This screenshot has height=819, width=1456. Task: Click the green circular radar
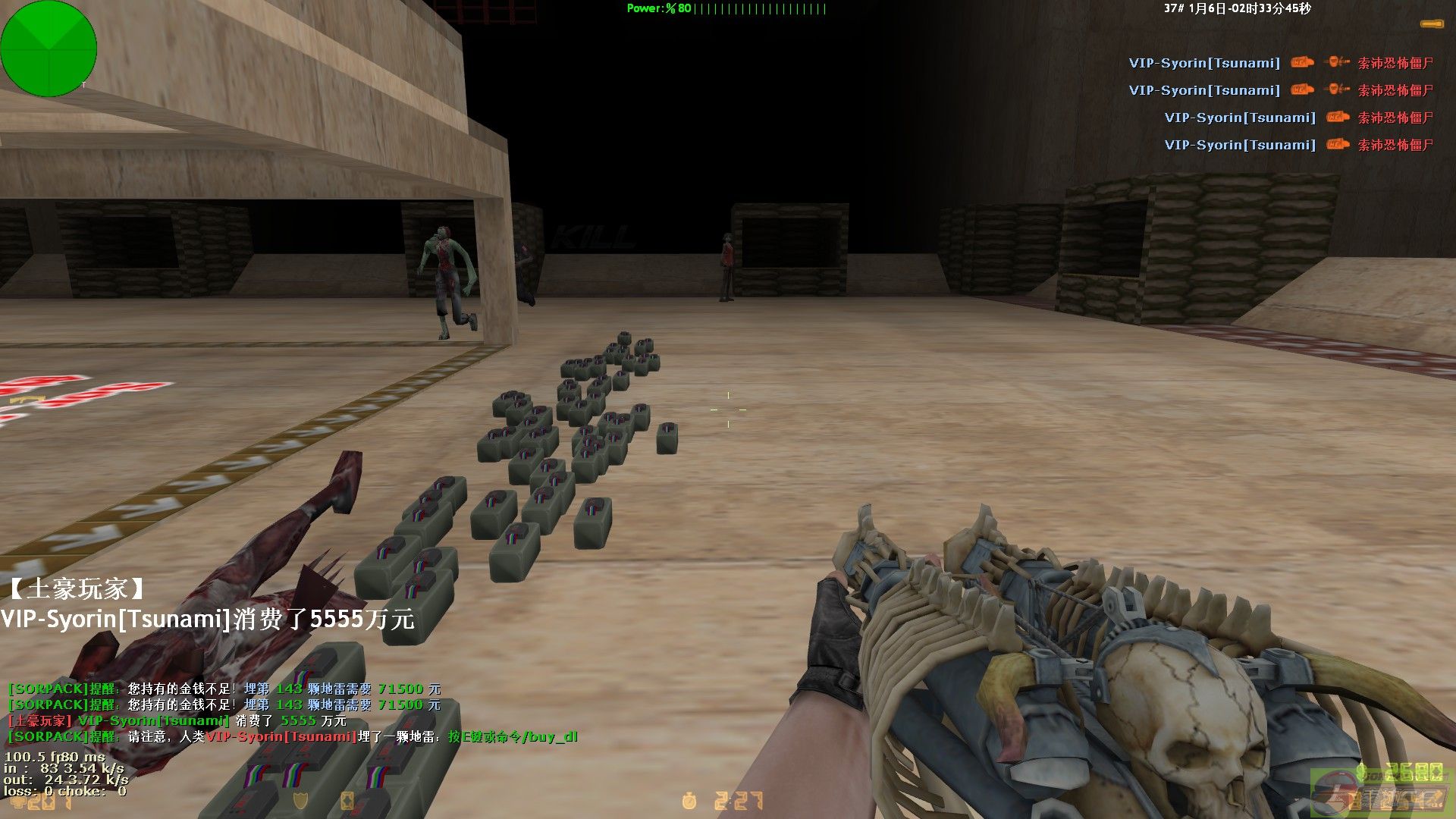point(49,49)
